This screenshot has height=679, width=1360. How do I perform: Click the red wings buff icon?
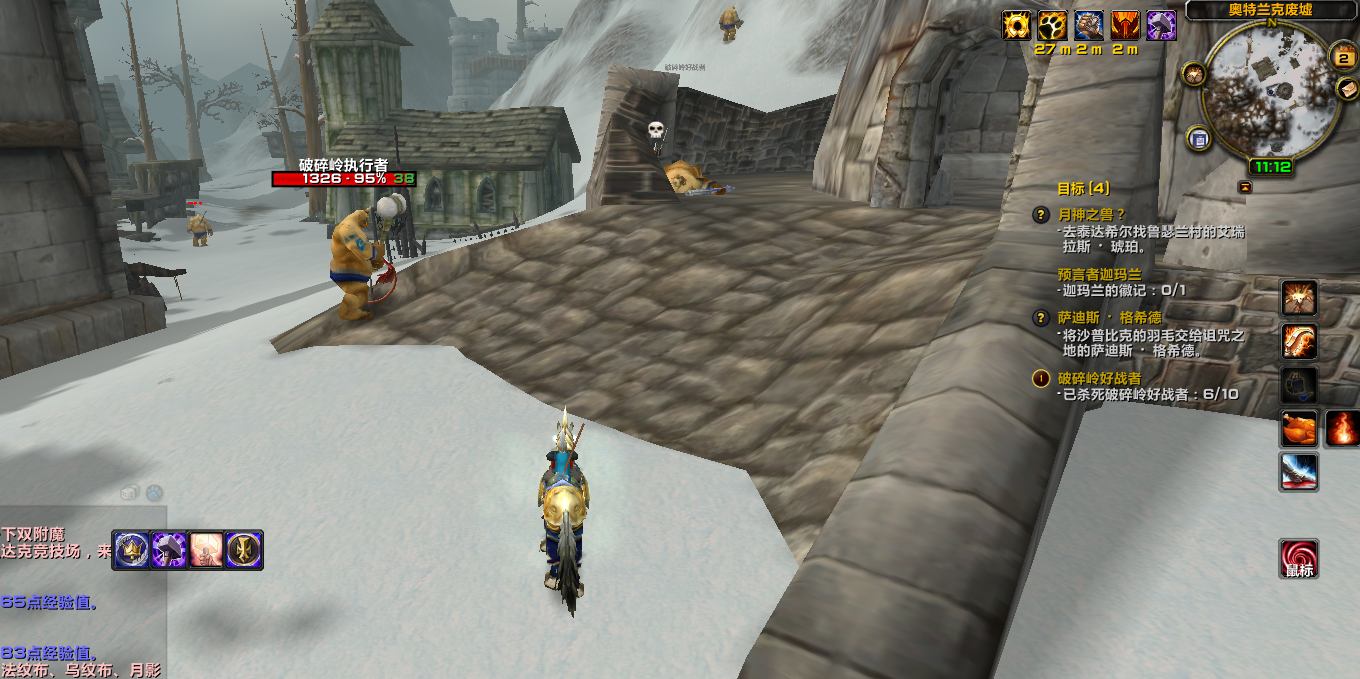point(1125,25)
